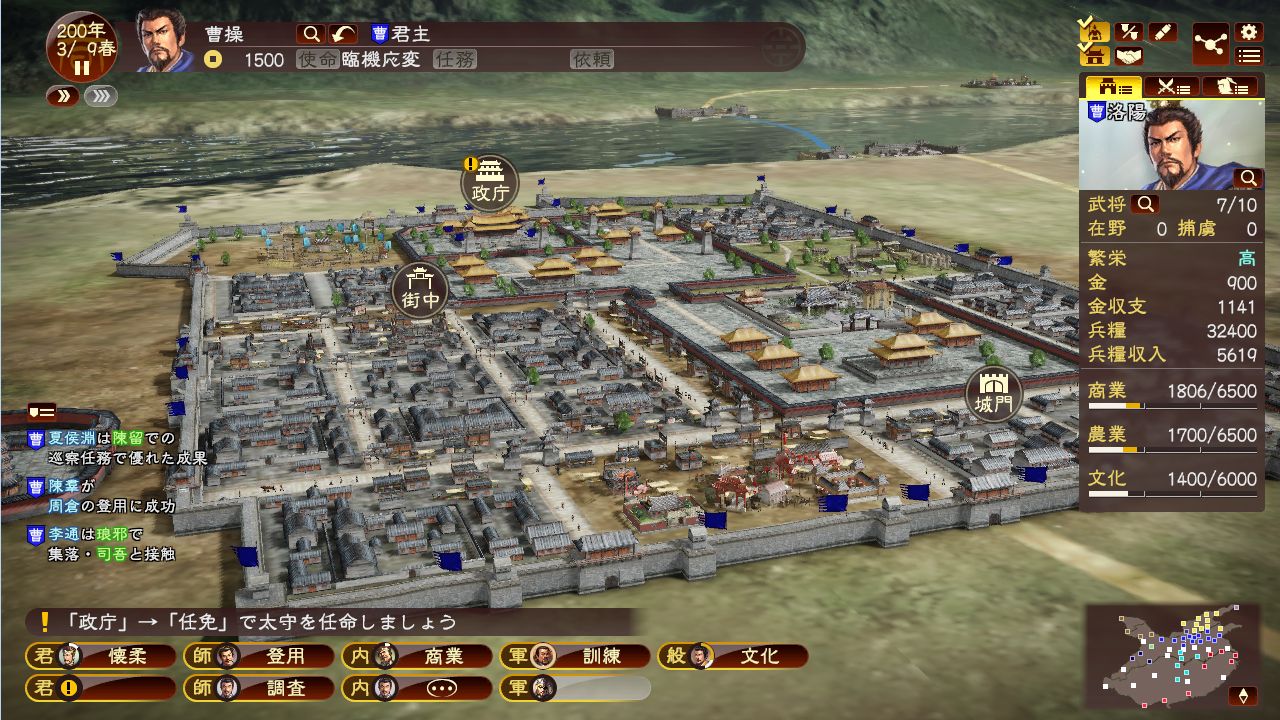
Task: Open the scroll/brush report icon
Action: (1163, 31)
